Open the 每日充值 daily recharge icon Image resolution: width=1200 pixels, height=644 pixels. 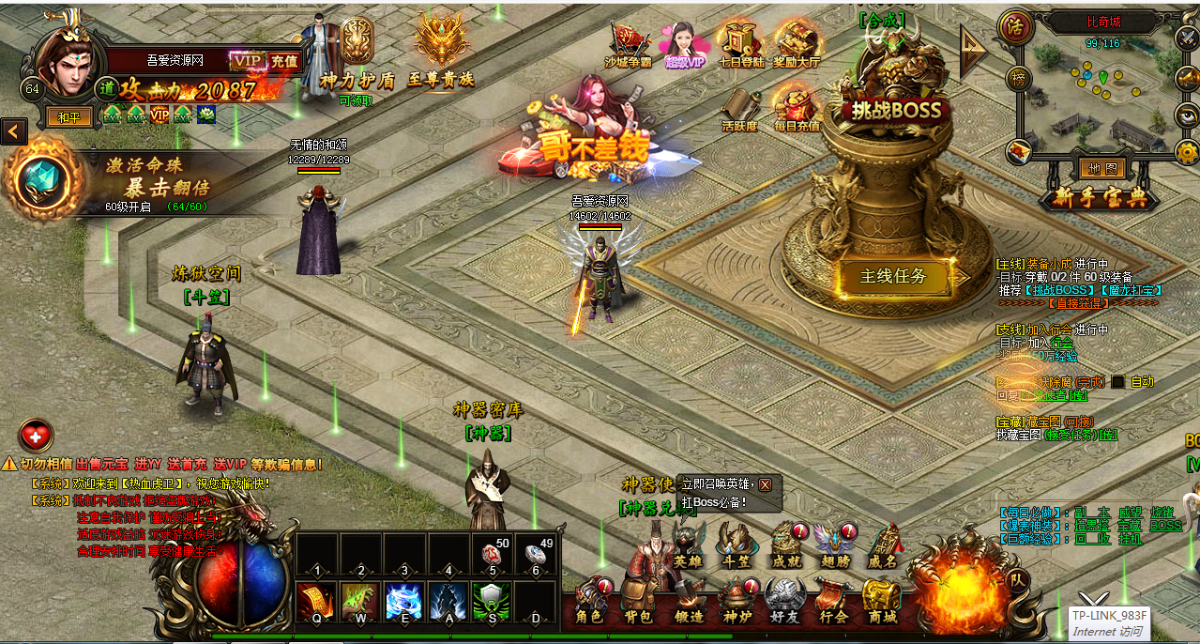coord(797,108)
